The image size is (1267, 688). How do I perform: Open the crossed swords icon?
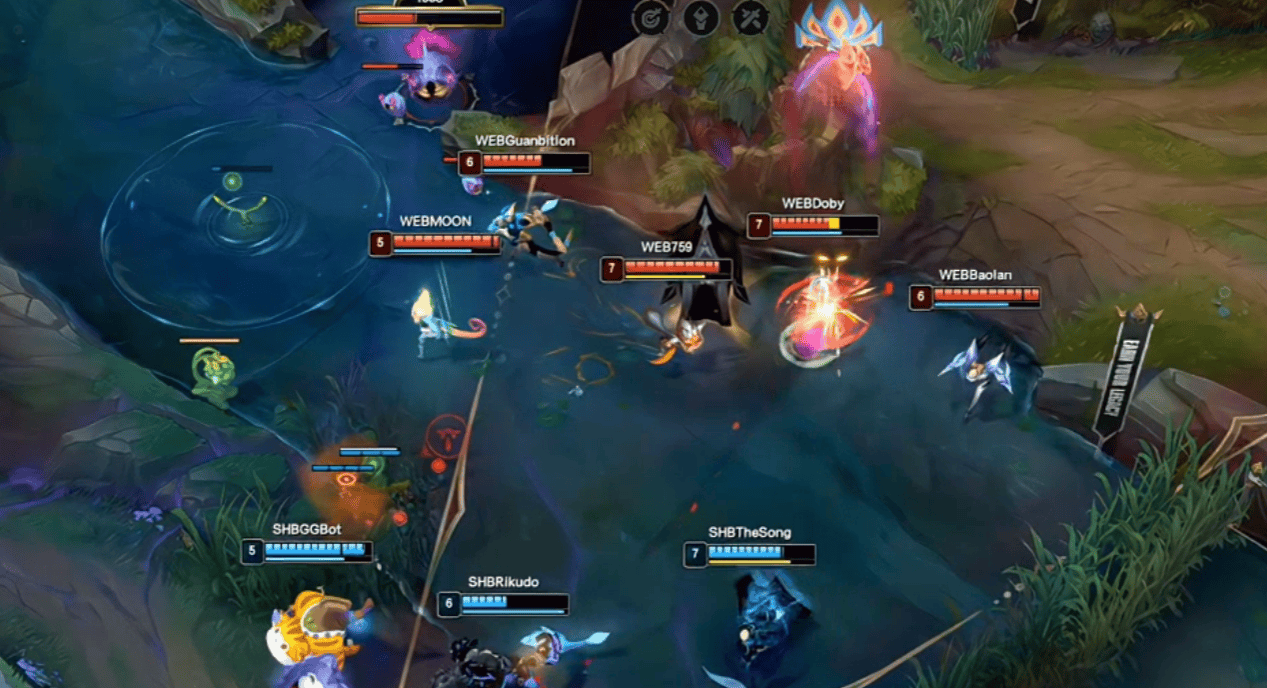[750, 17]
